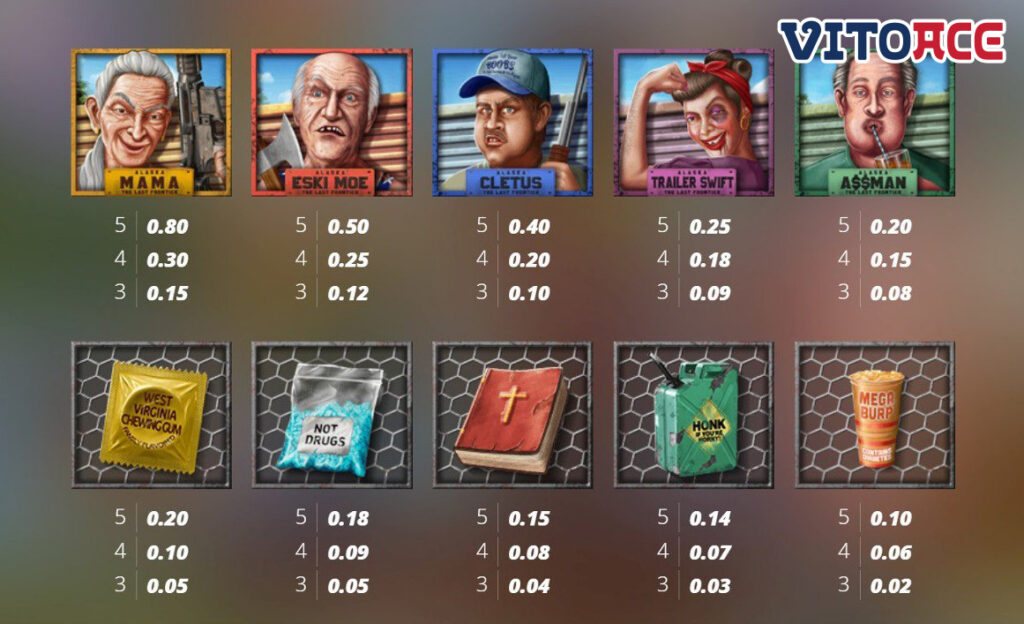Select the Trailer Swift symbol tile
The width and height of the screenshot is (1024, 624).
tap(693, 122)
